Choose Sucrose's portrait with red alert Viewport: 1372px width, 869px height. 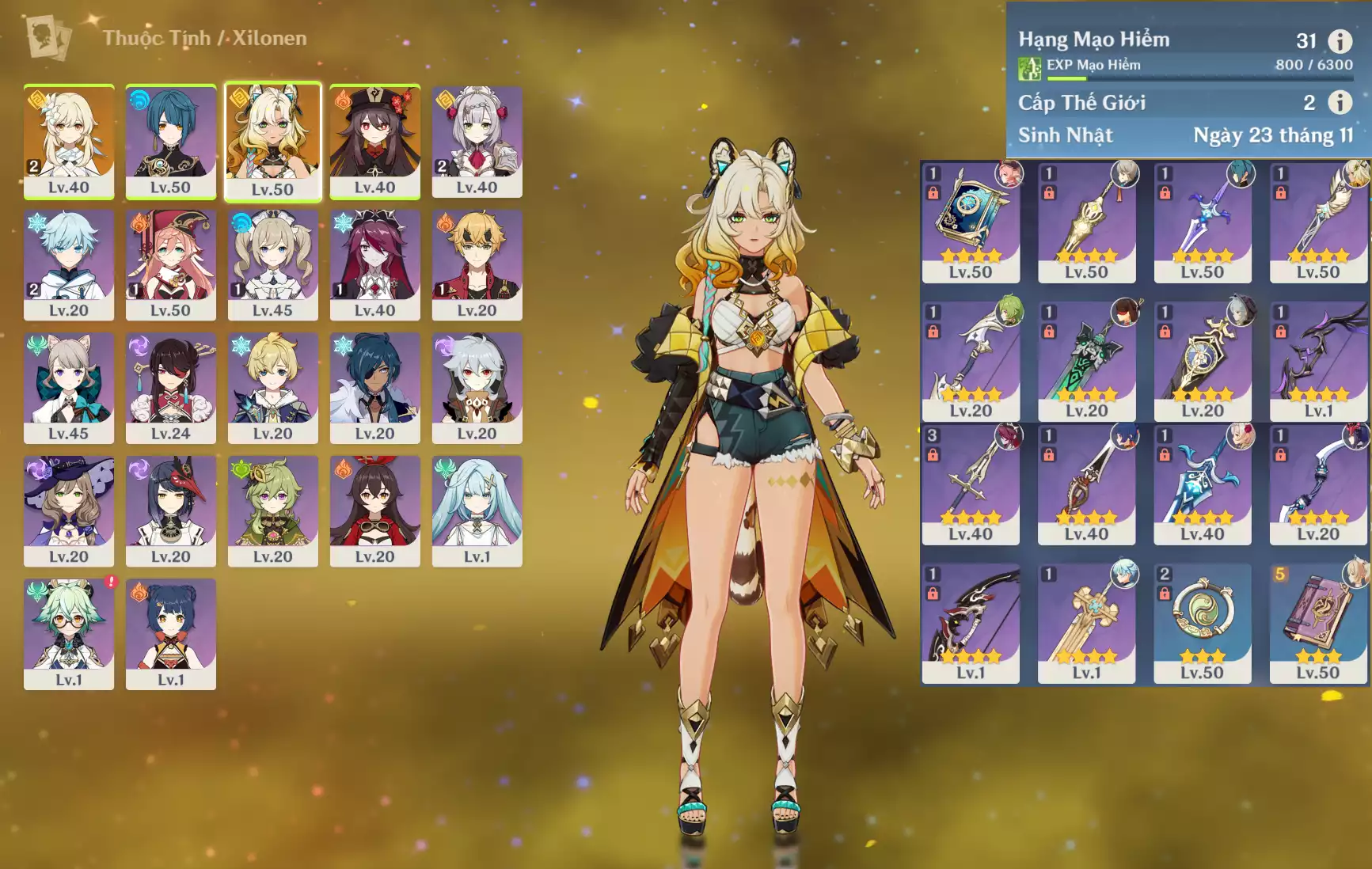pyautogui.click(x=69, y=633)
